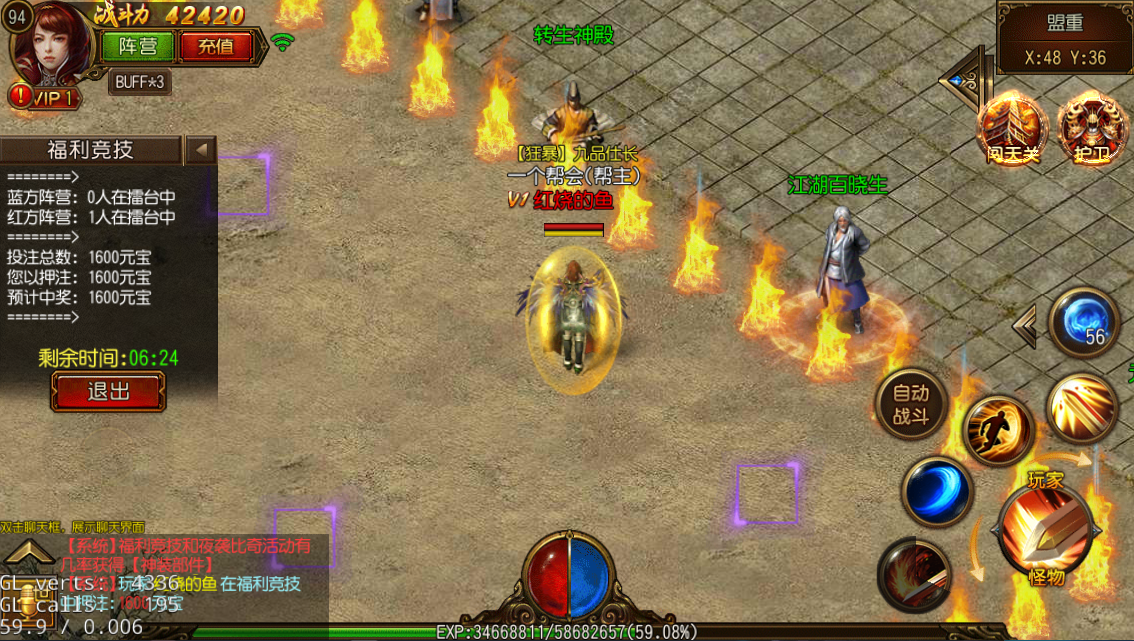This screenshot has width=1134, height=641.
Task: Enter the 闯天关 challenge icon
Action: pyautogui.click(x=1011, y=126)
